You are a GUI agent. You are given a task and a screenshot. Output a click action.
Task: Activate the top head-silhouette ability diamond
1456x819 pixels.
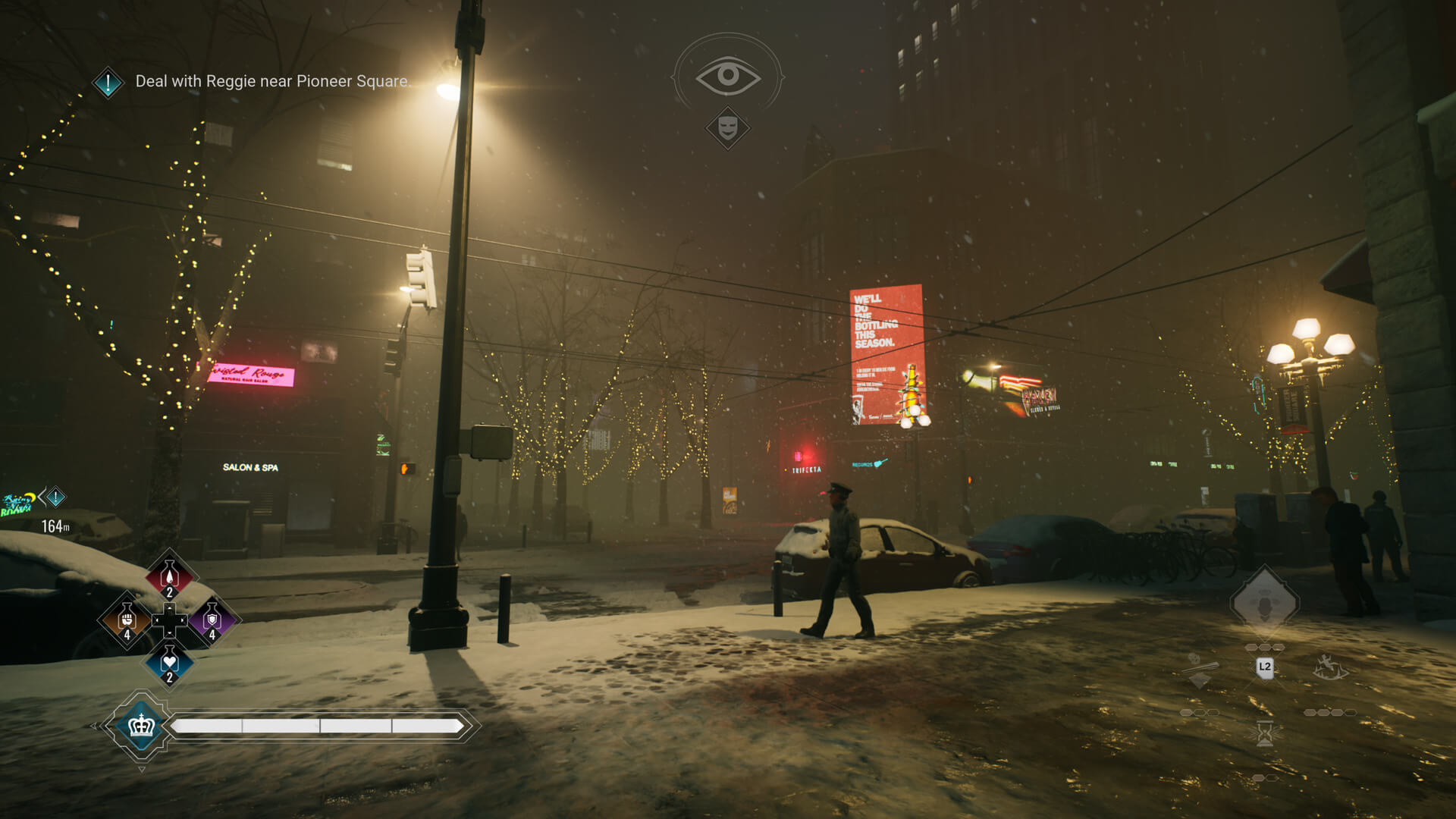[x=1264, y=604]
